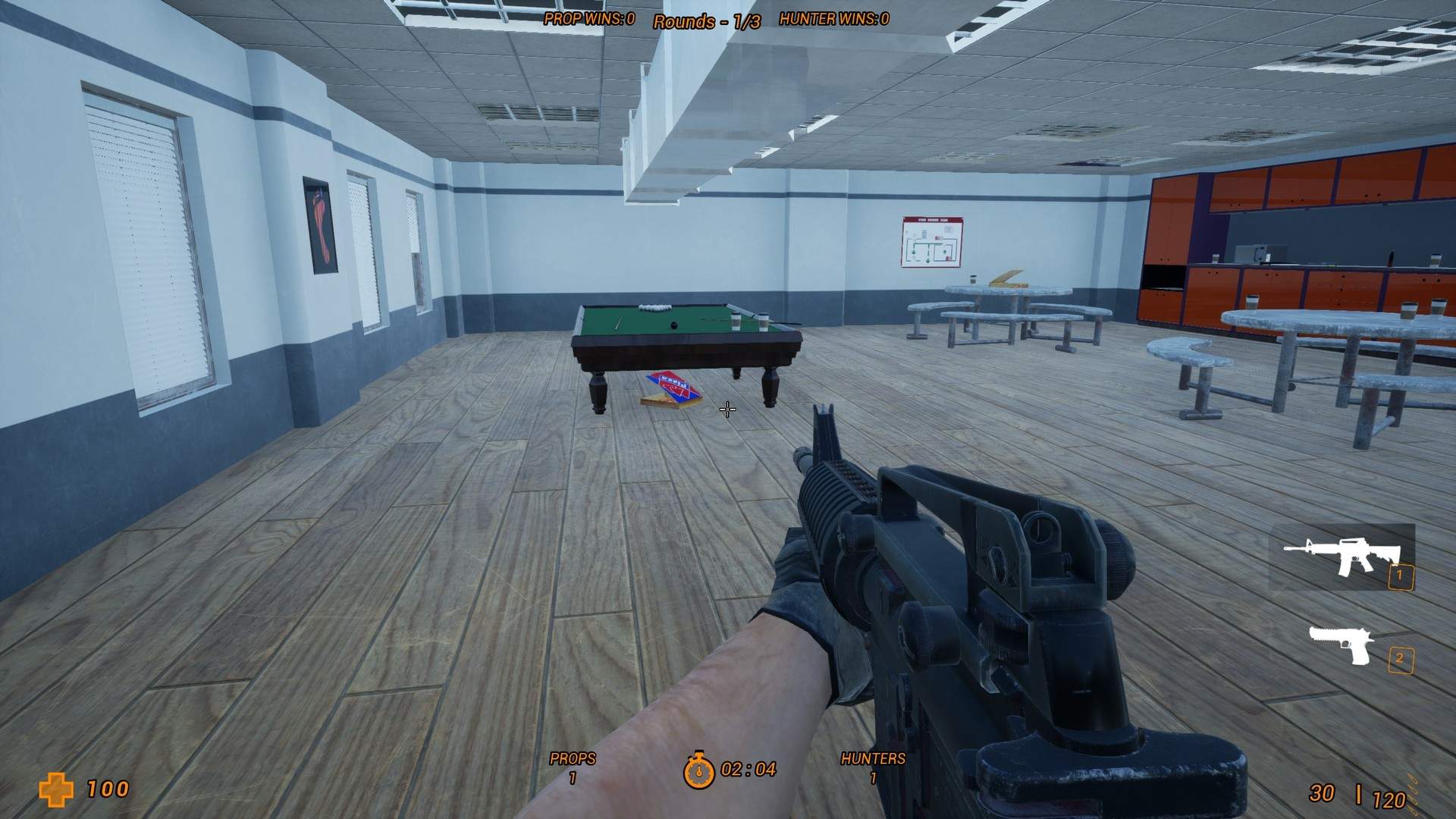Click the framed painting on the left wall
Screen dimensions: 1456x819
[x=318, y=223]
